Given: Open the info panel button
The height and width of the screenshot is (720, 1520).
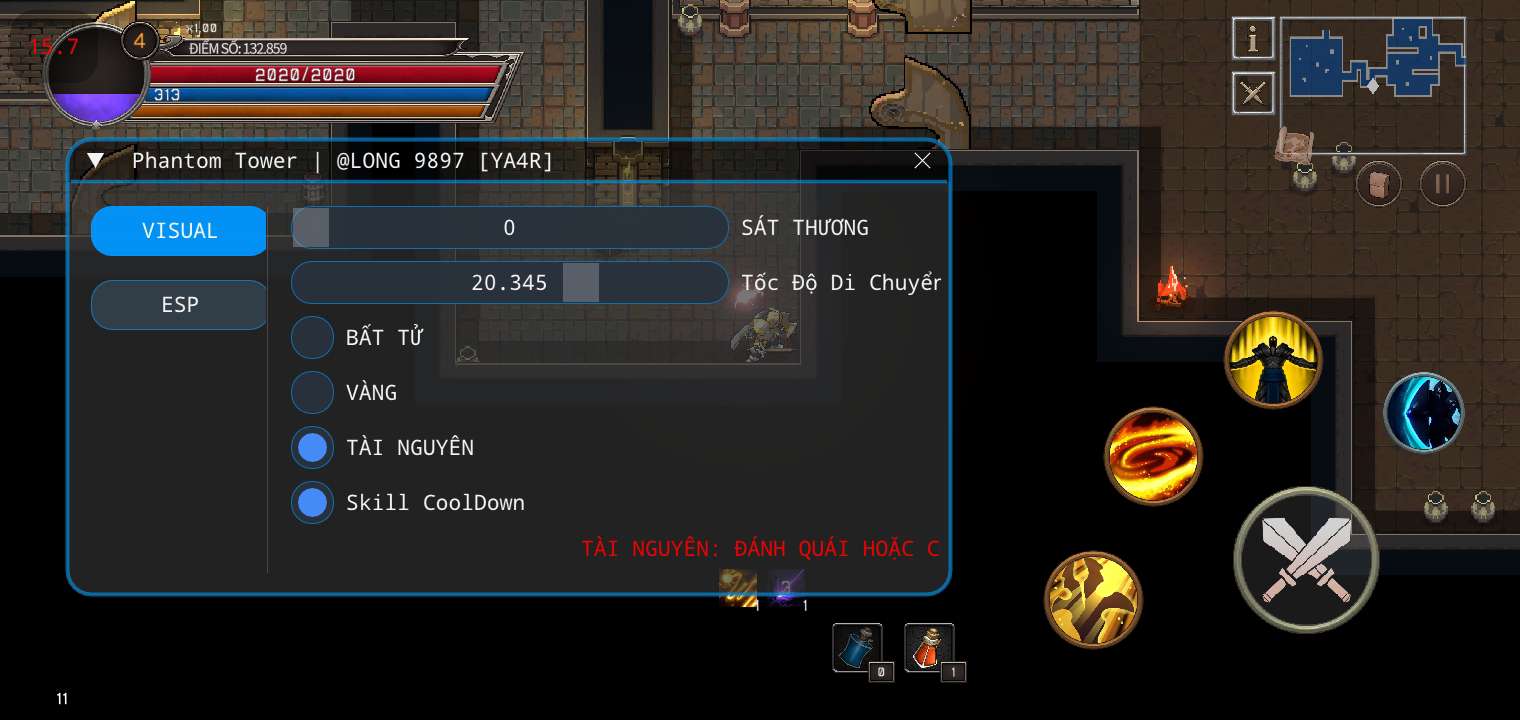Looking at the screenshot, I should [x=1252, y=39].
